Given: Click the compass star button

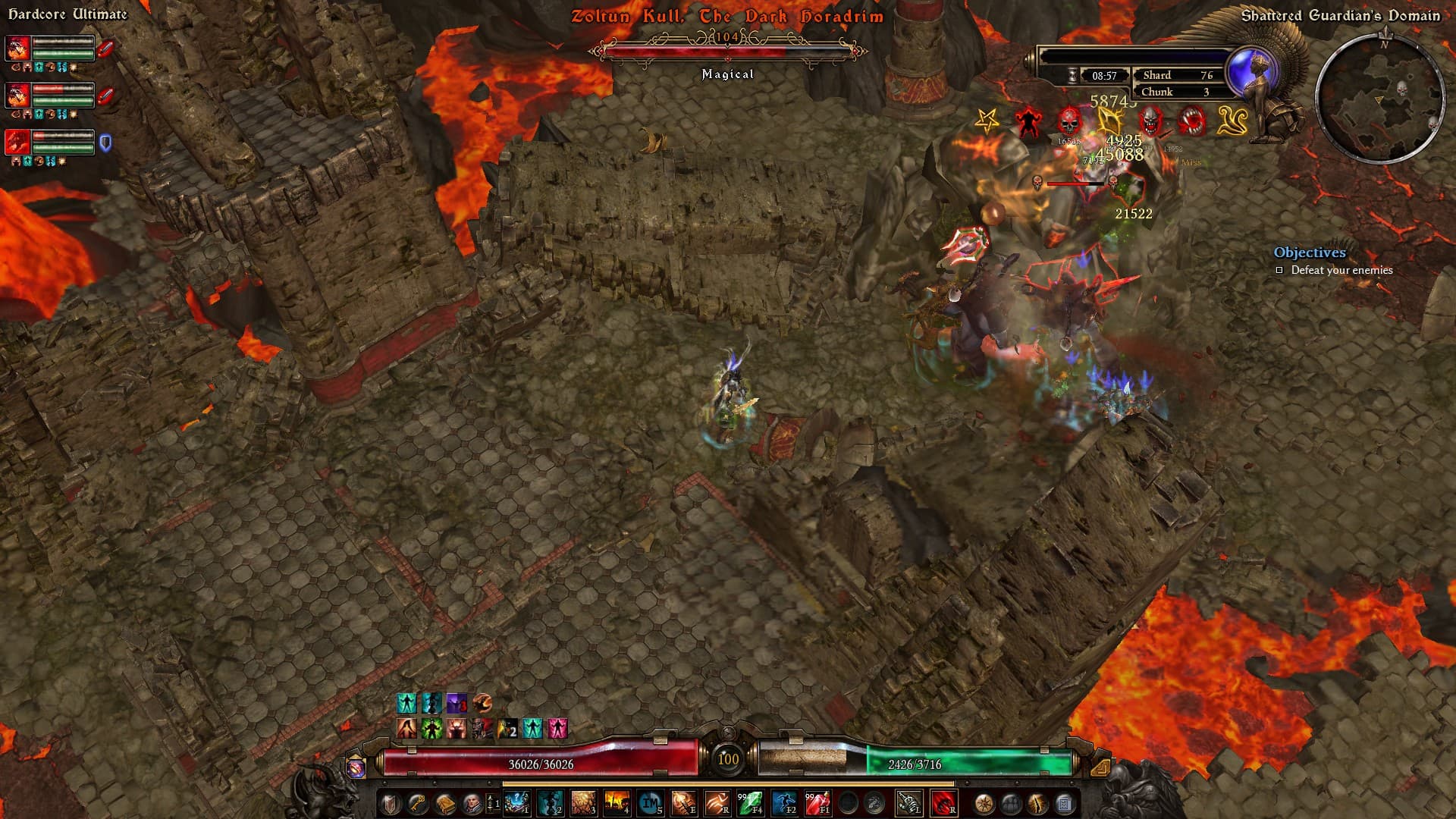Looking at the screenshot, I should click(x=984, y=803).
